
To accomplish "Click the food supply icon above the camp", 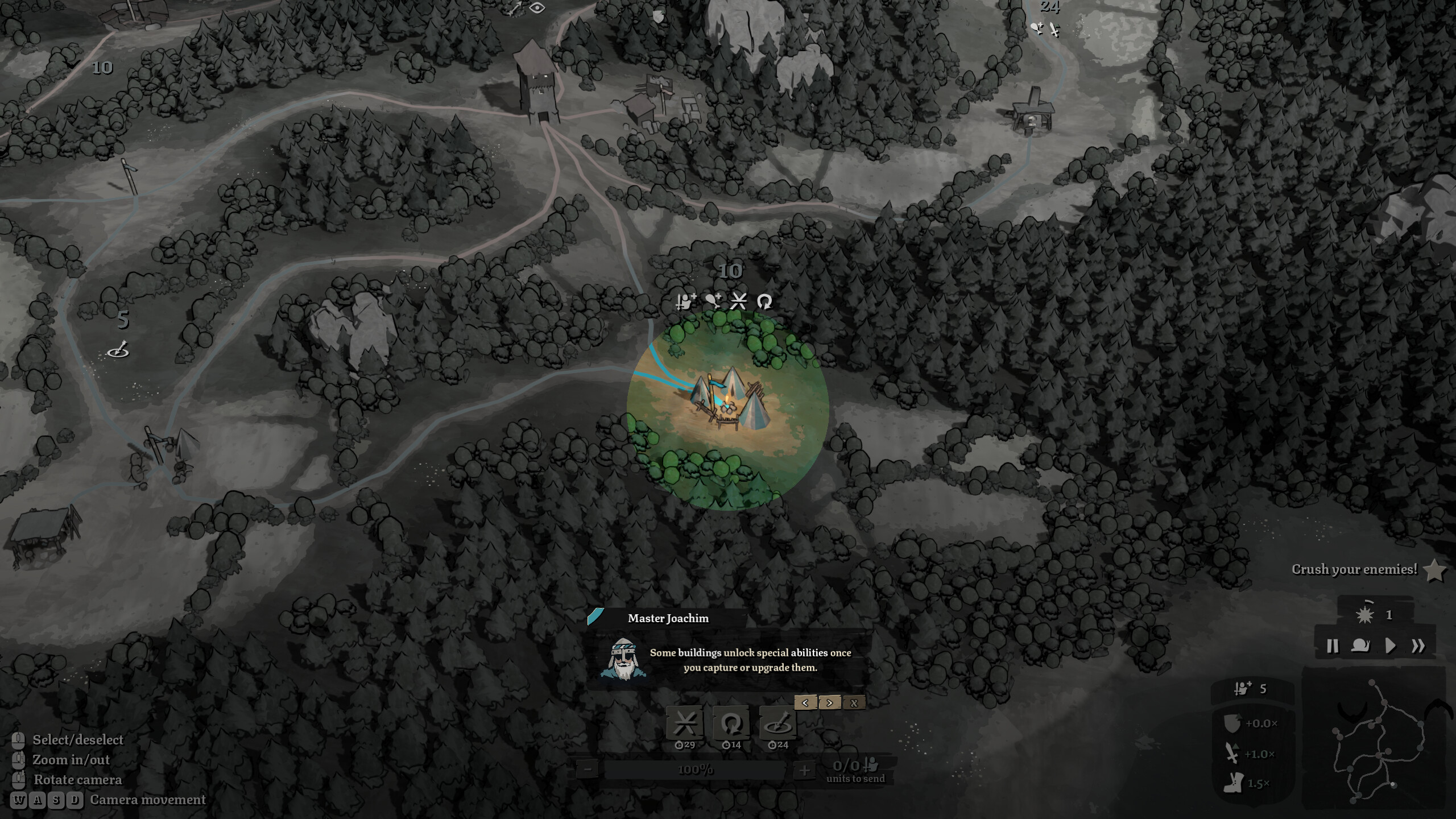I will tap(713, 301).
